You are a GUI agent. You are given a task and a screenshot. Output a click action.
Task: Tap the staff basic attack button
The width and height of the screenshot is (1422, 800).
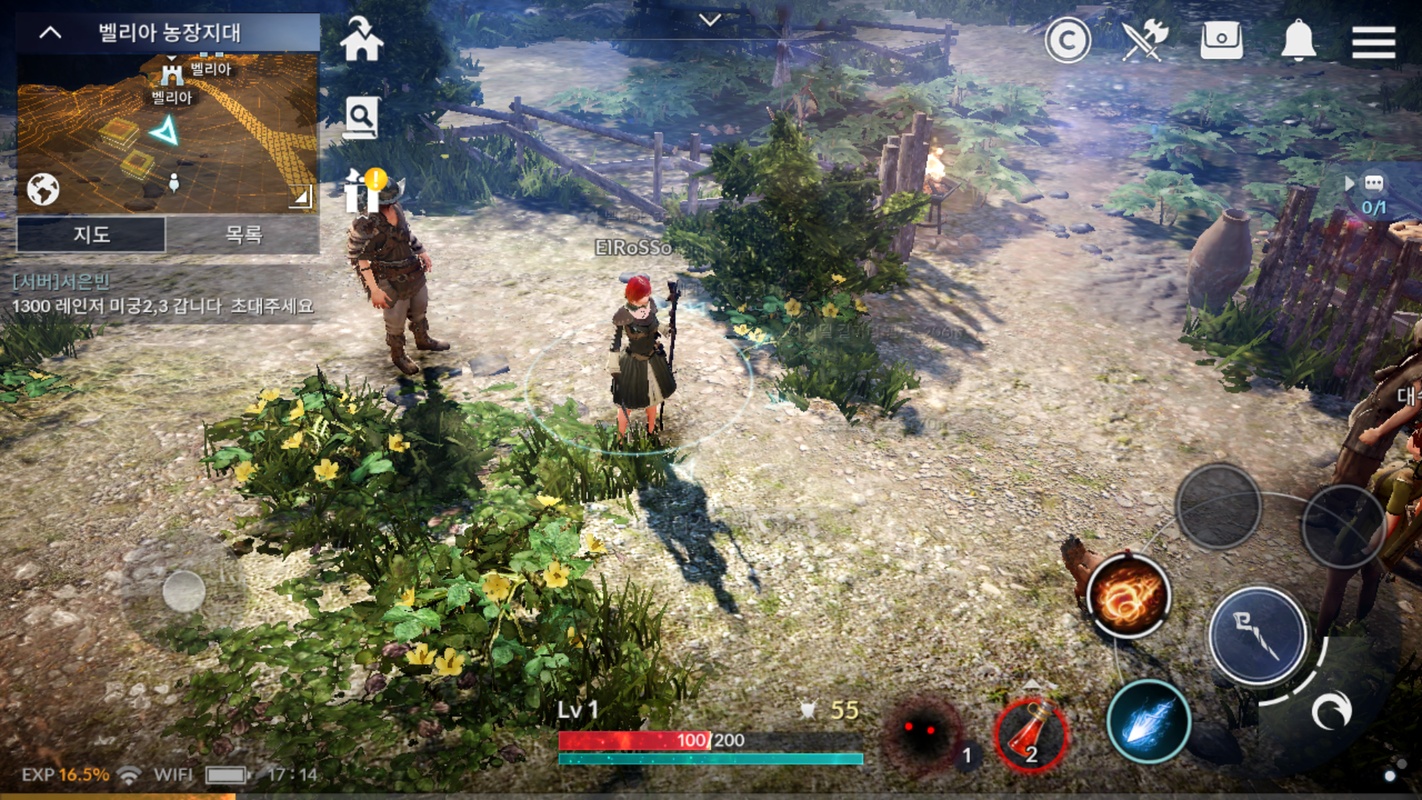click(1257, 636)
